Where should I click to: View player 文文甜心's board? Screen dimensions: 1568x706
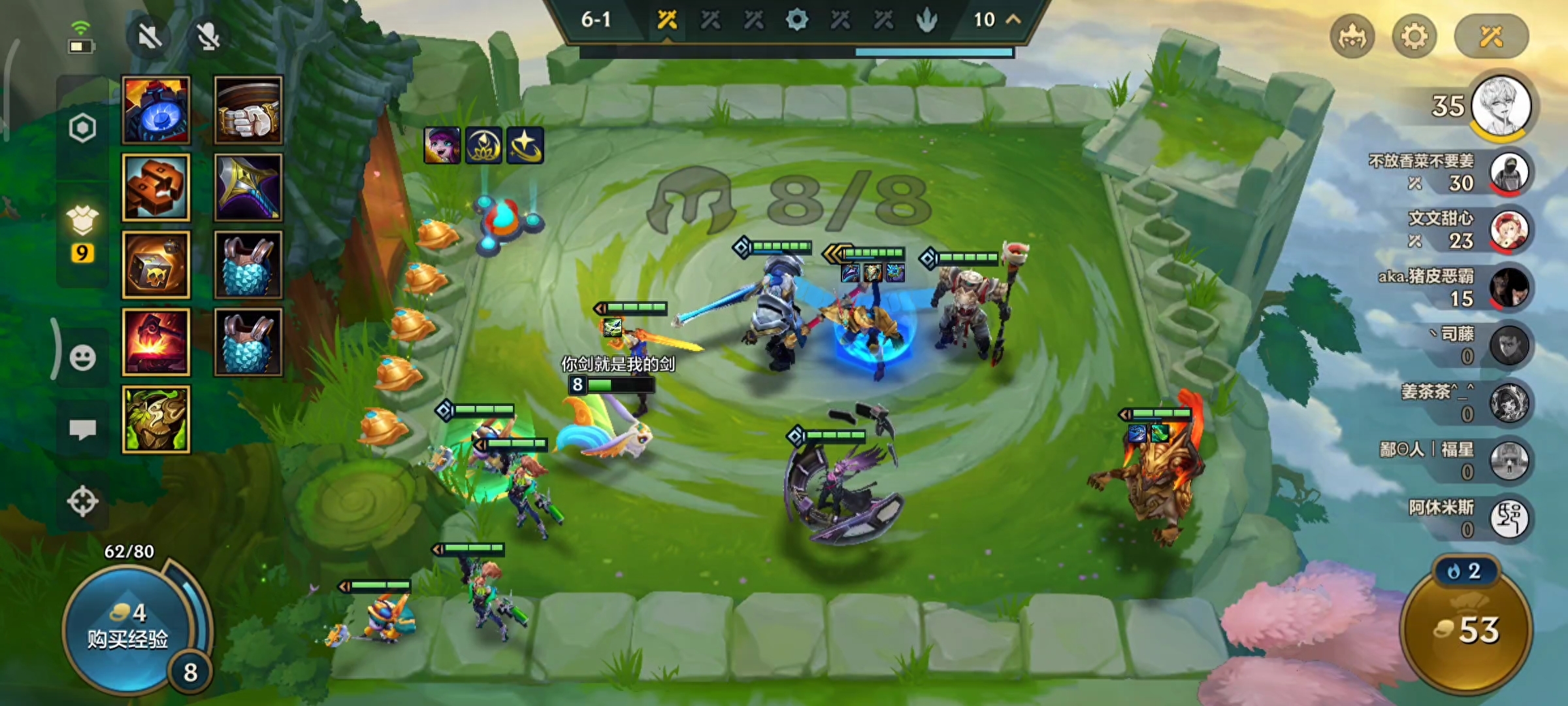(x=1509, y=231)
